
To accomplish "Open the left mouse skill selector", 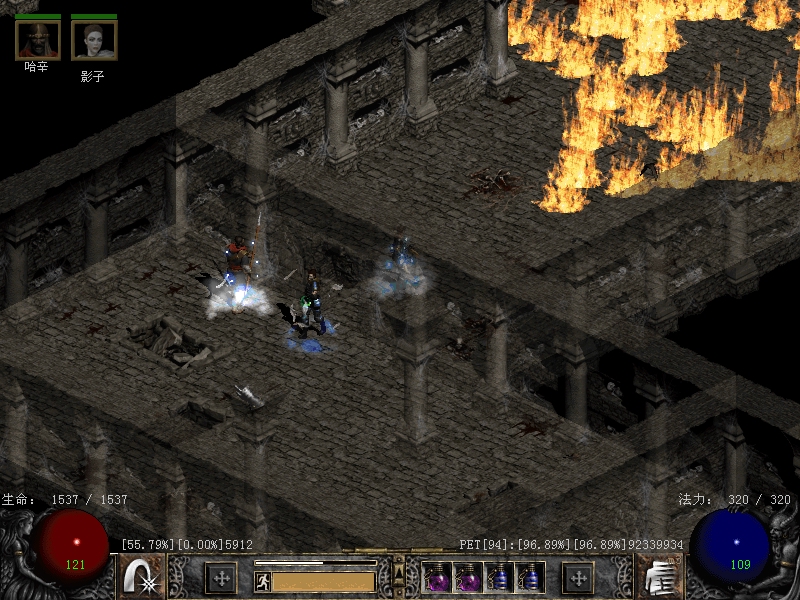I will coord(142,578).
